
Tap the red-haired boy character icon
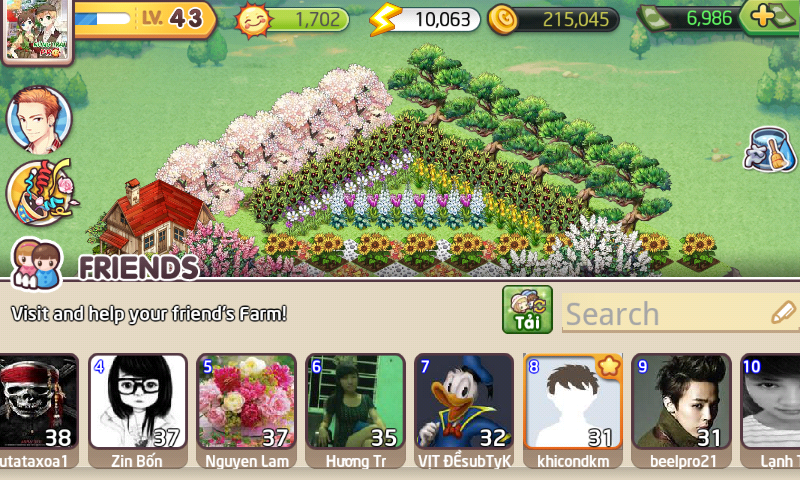tap(39, 119)
